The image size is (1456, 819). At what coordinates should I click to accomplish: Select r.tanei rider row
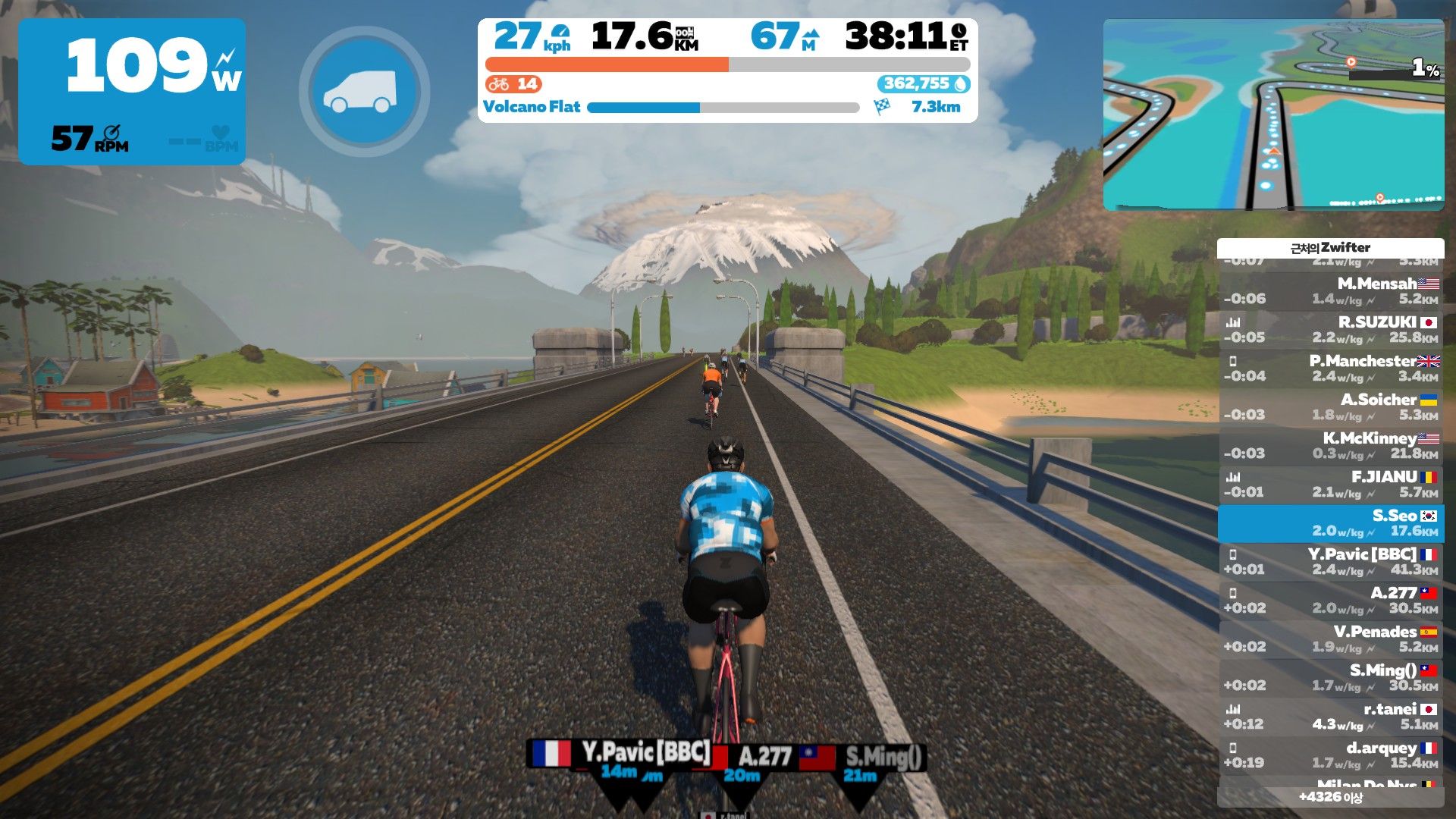[x=1331, y=717]
